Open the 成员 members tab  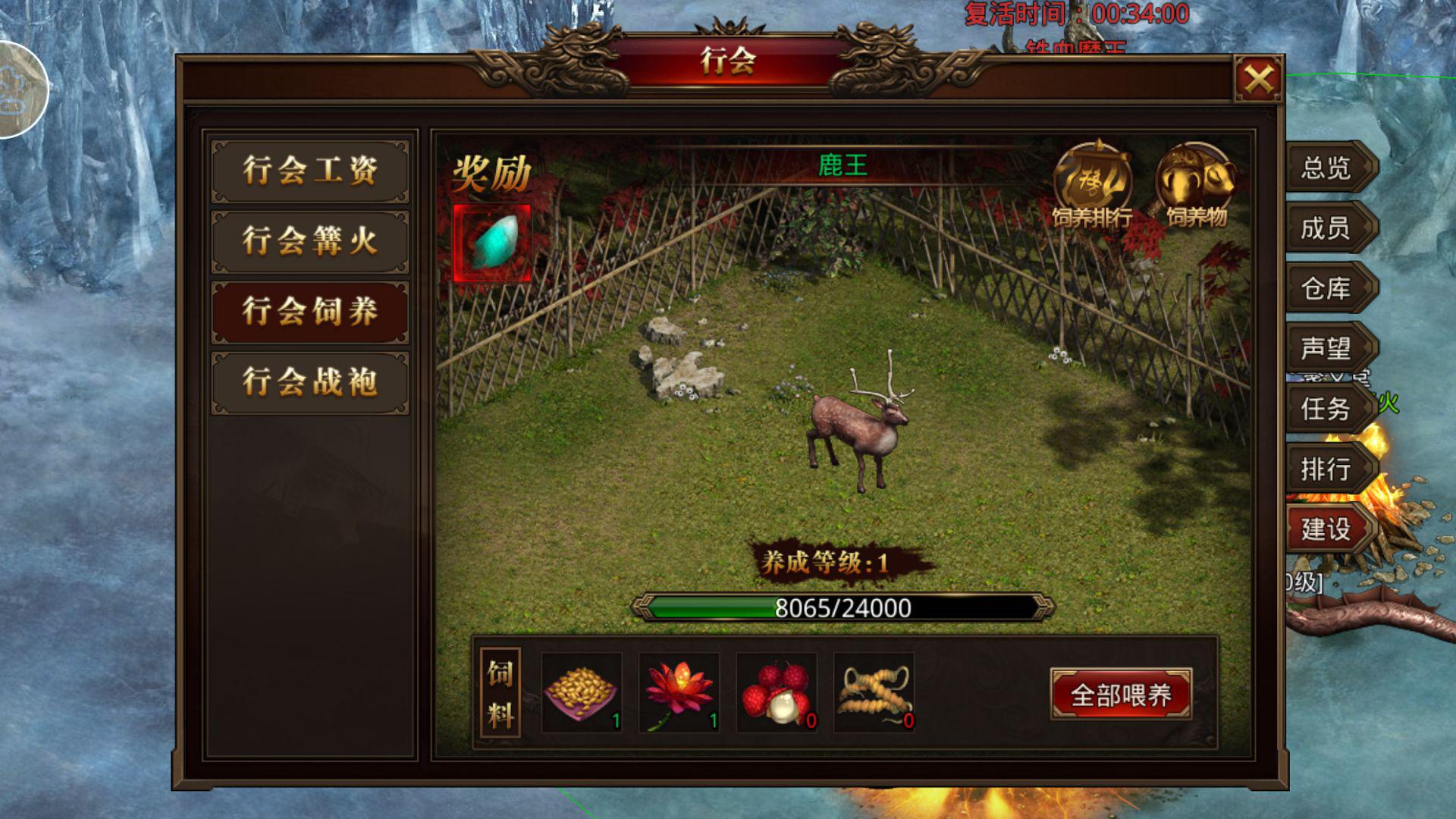click(1326, 227)
